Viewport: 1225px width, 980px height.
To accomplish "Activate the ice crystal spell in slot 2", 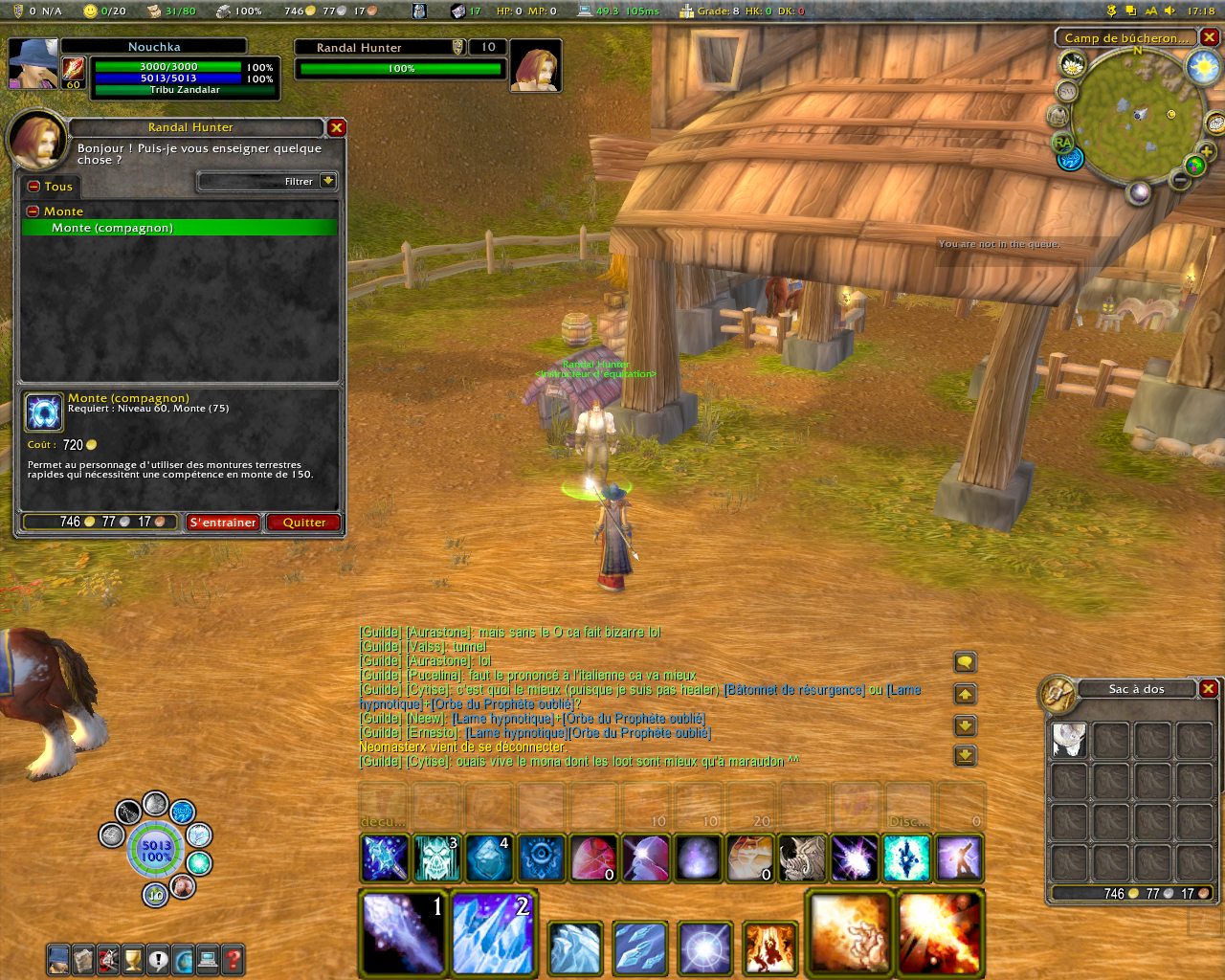I will 492,931.
